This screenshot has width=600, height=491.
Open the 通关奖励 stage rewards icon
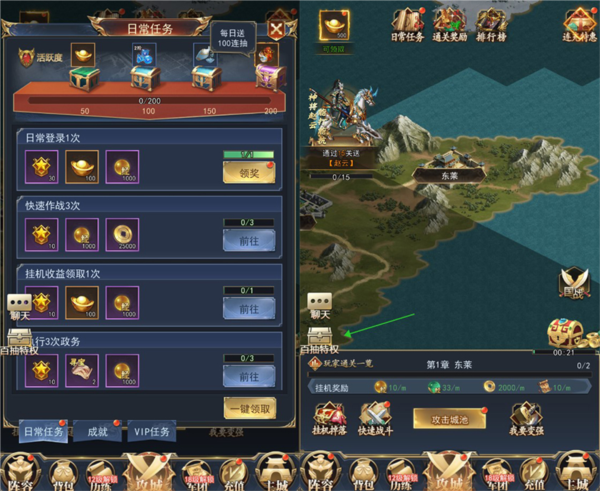[x=449, y=24]
